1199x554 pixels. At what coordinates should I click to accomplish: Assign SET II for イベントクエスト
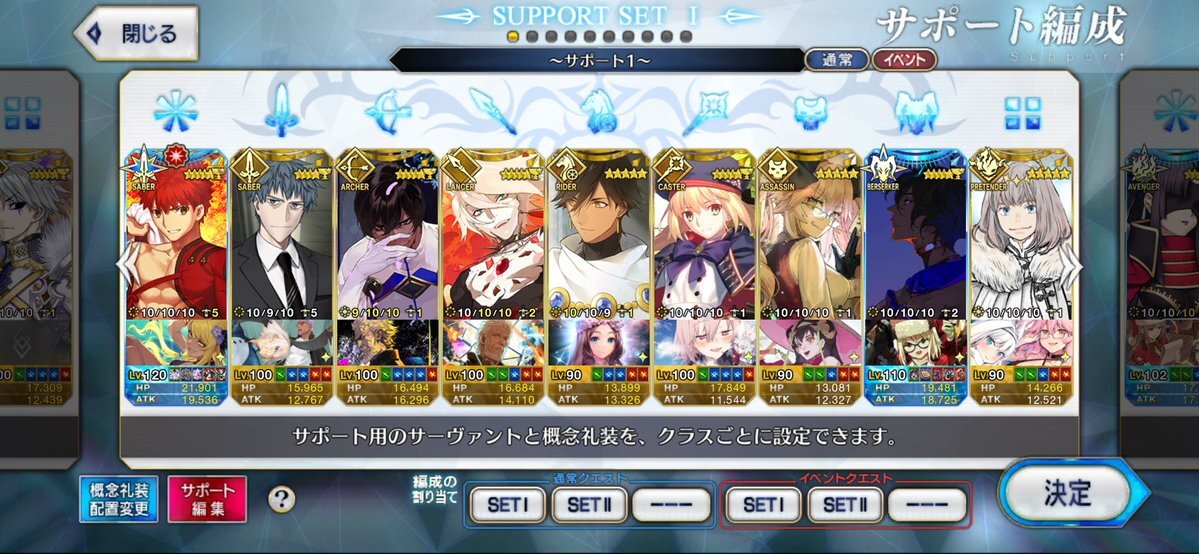(846, 505)
